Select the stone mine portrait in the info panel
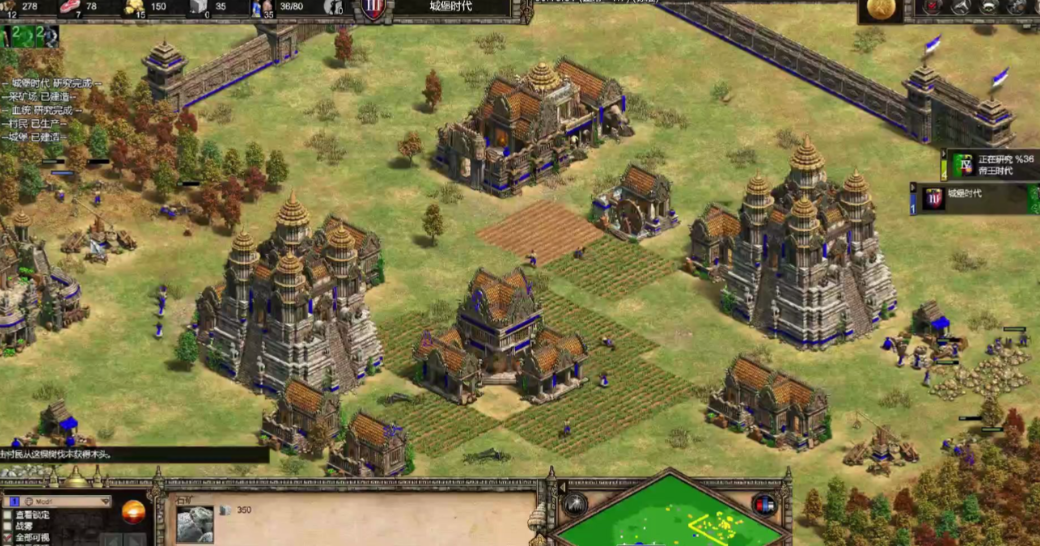The width and height of the screenshot is (1040, 546). click(x=195, y=524)
